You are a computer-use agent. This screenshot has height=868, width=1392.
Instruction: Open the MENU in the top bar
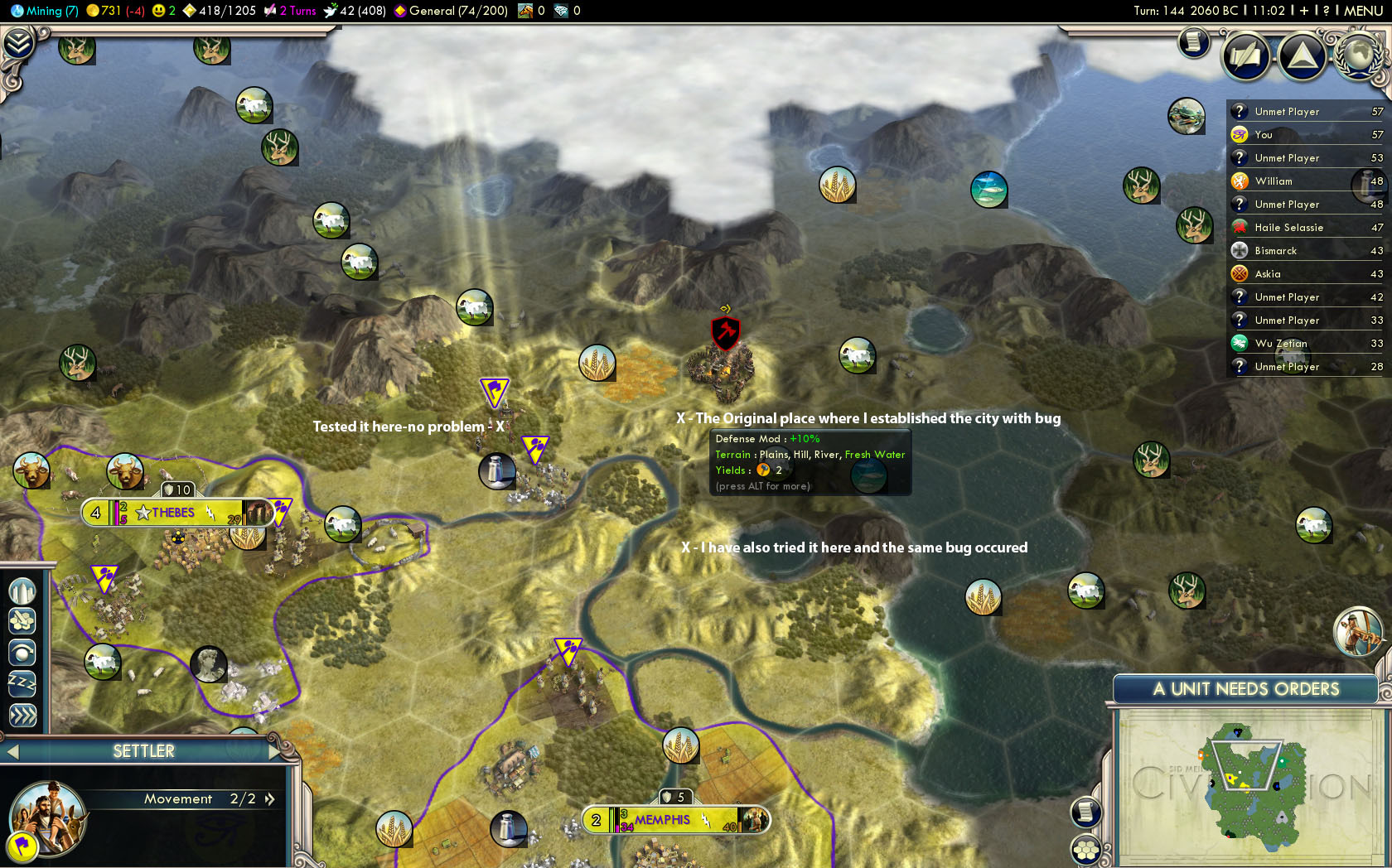pyautogui.click(x=1362, y=11)
